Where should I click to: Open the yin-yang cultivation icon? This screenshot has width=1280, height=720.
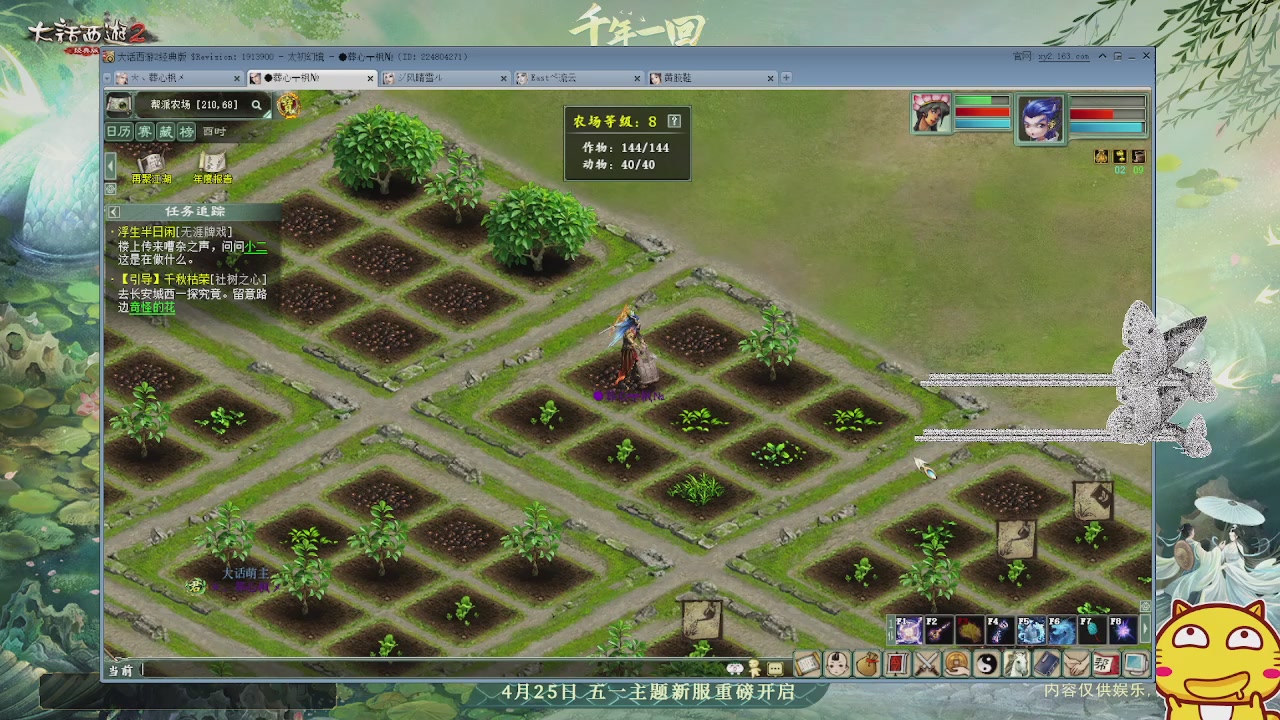click(x=988, y=665)
